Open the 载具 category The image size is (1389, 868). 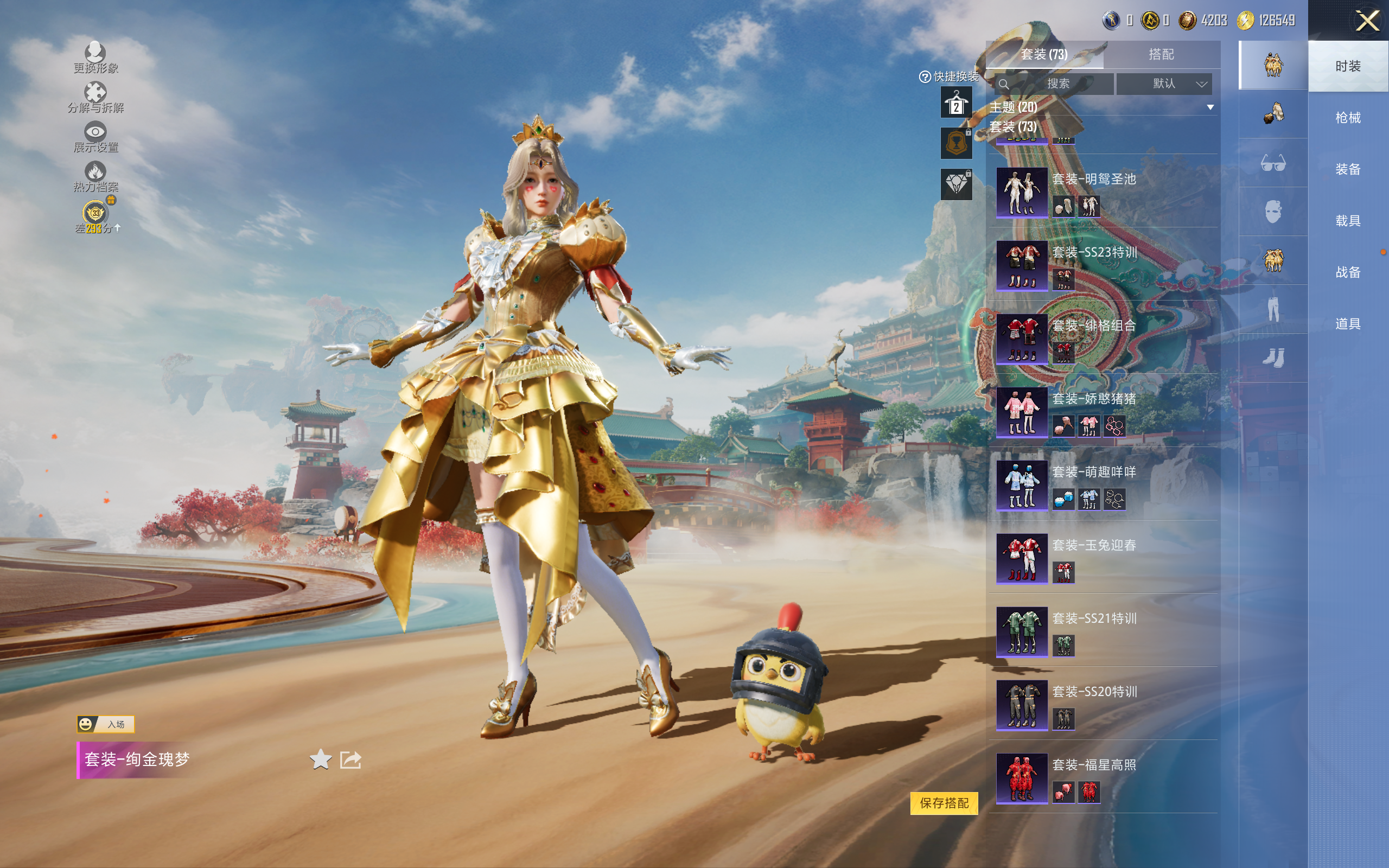click(x=1347, y=220)
